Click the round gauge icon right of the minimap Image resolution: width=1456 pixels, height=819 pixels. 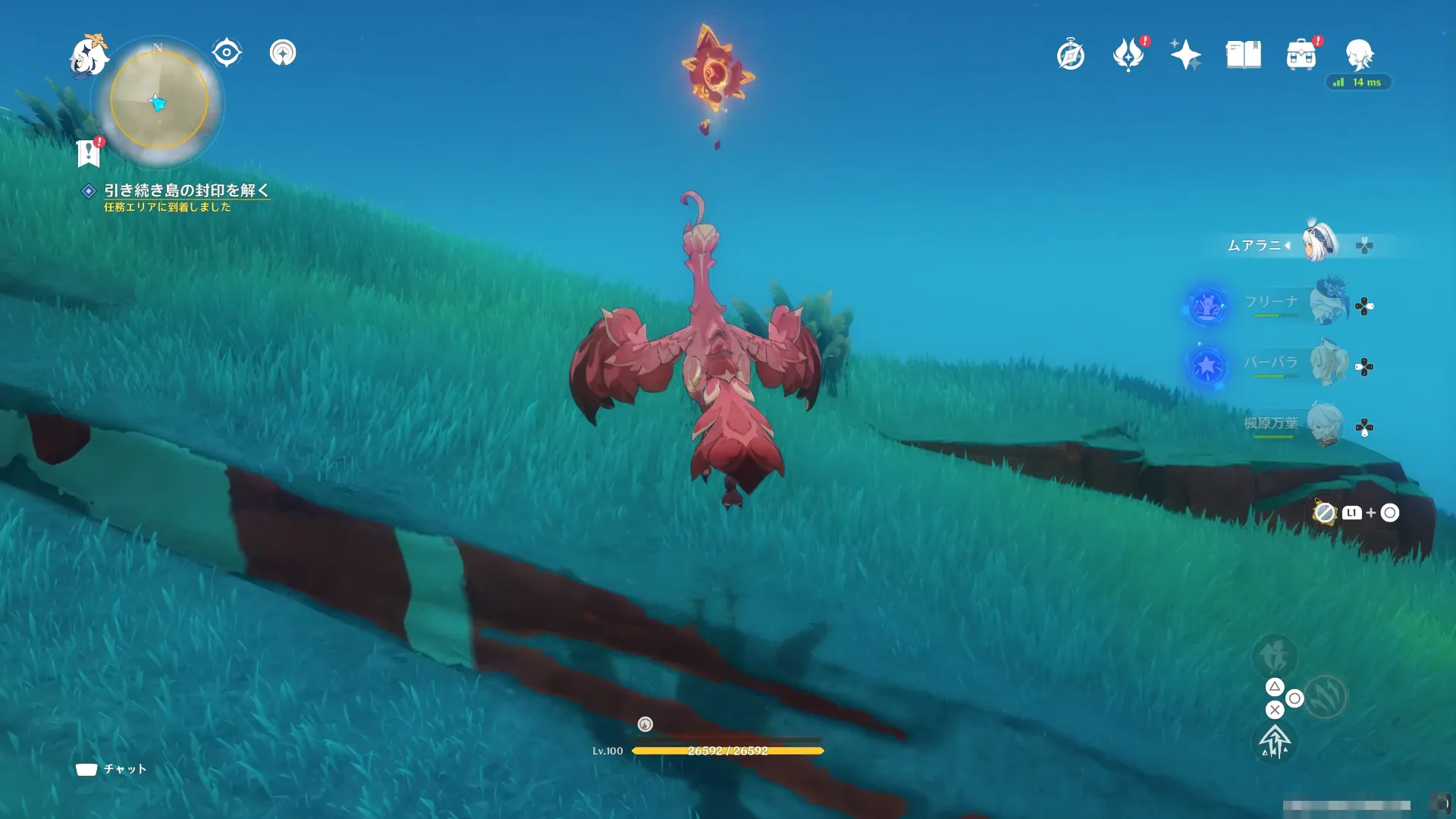283,53
